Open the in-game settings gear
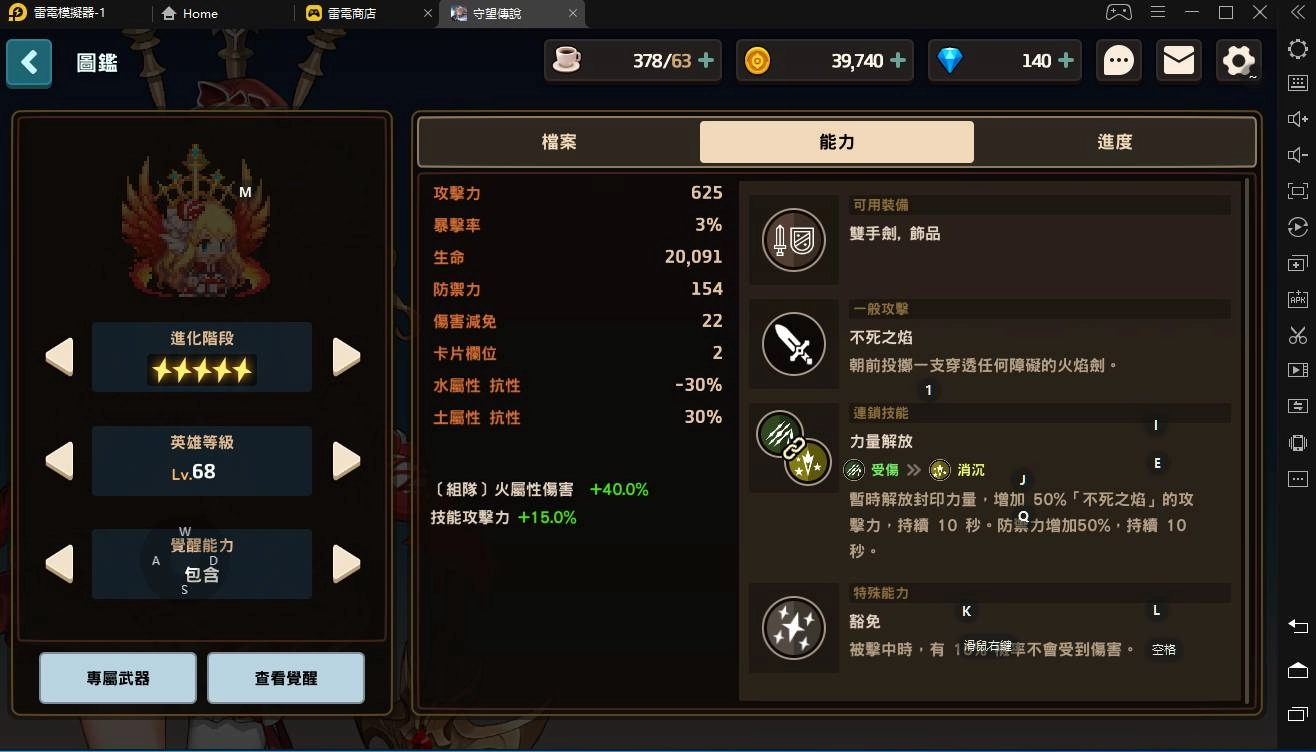The image size is (1316, 752). [x=1237, y=60]
